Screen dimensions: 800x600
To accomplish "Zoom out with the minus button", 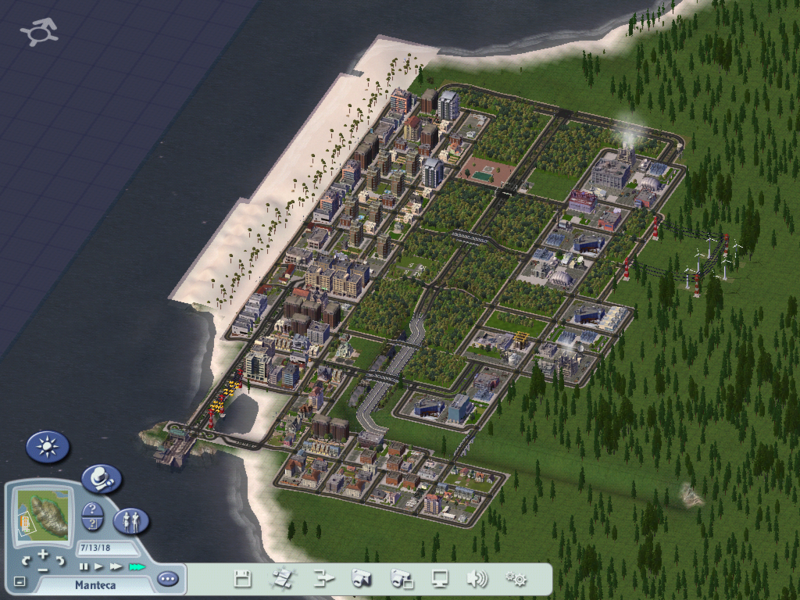I will [x=43, y=568].
